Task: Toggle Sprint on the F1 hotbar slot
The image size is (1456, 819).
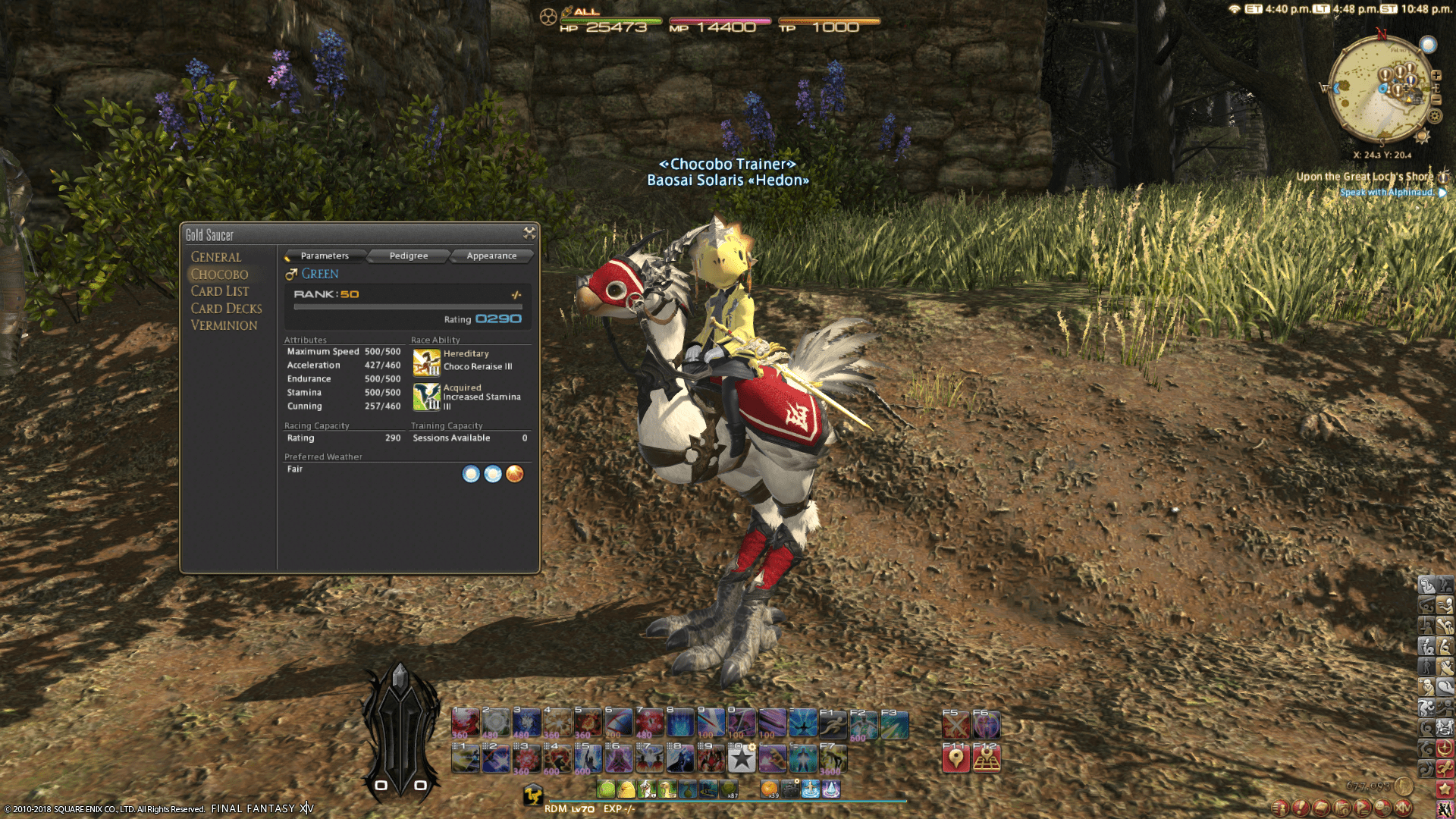Action: (832, 725)
